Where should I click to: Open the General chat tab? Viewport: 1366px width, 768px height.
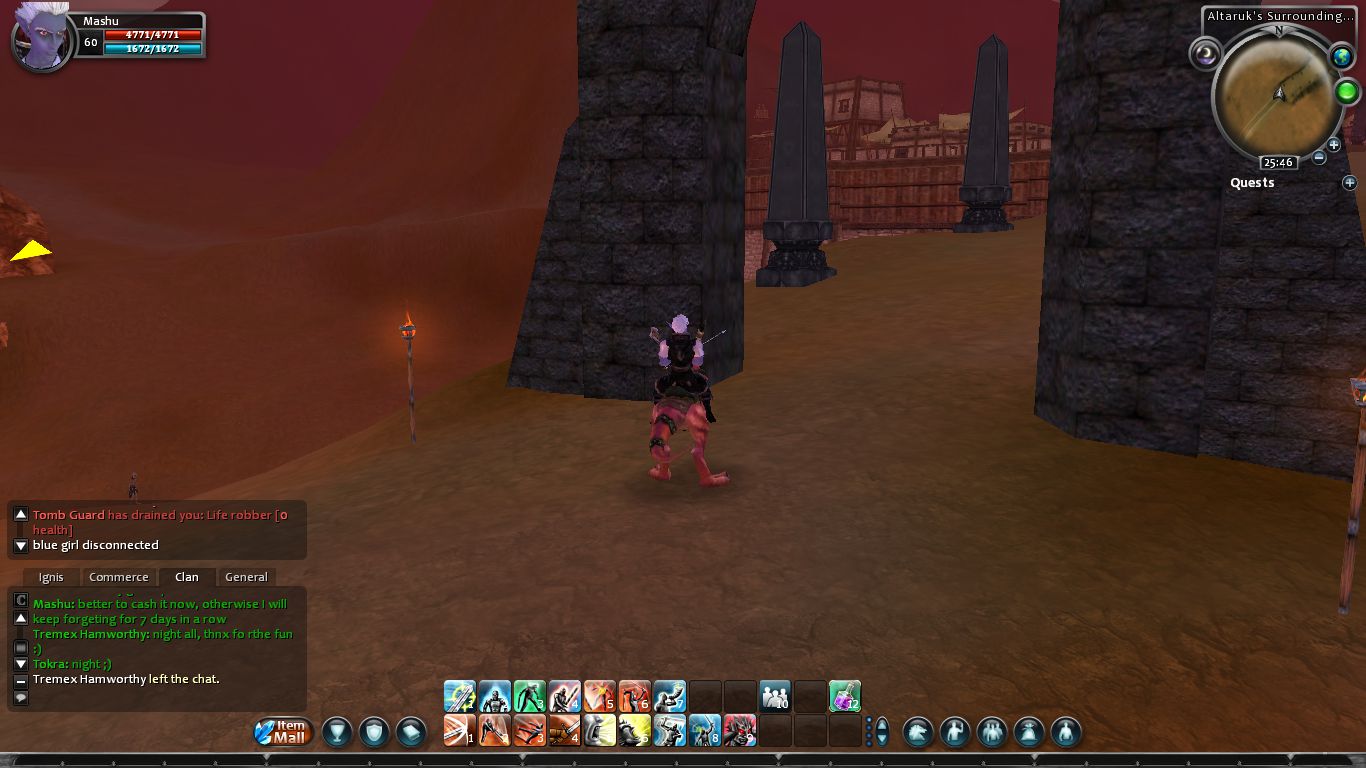tap(246, 577)
